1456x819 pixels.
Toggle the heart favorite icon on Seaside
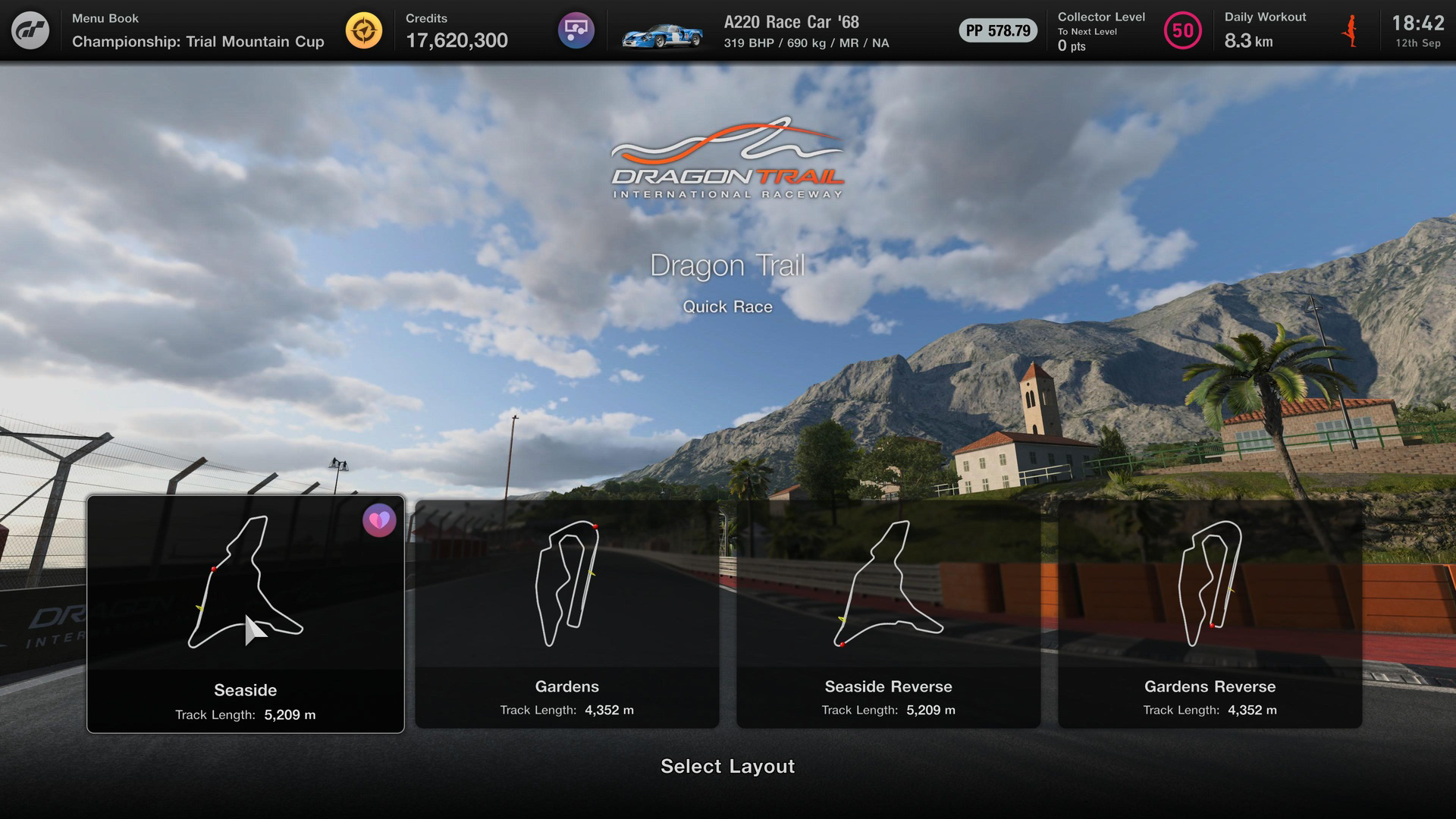pos(379,520)
